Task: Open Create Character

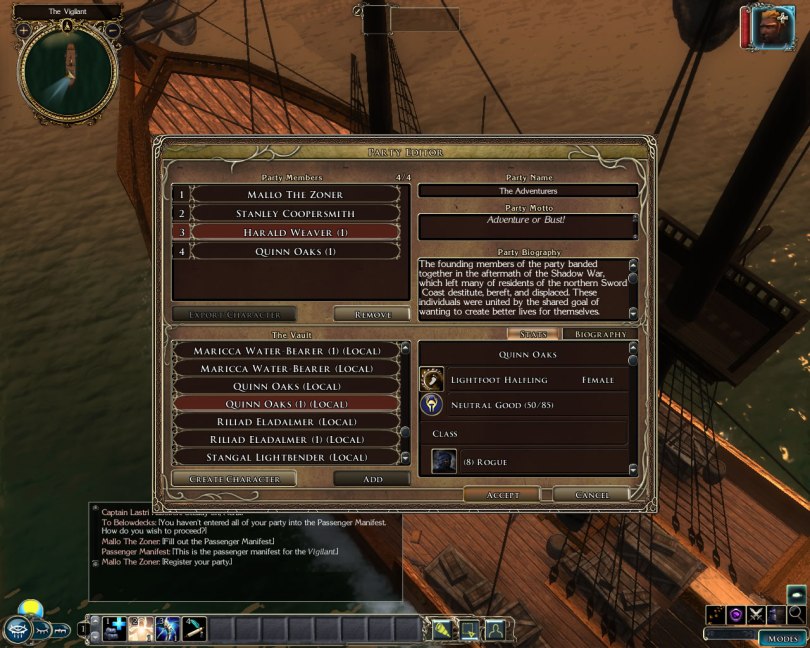Action: click(x=234, y=479)
